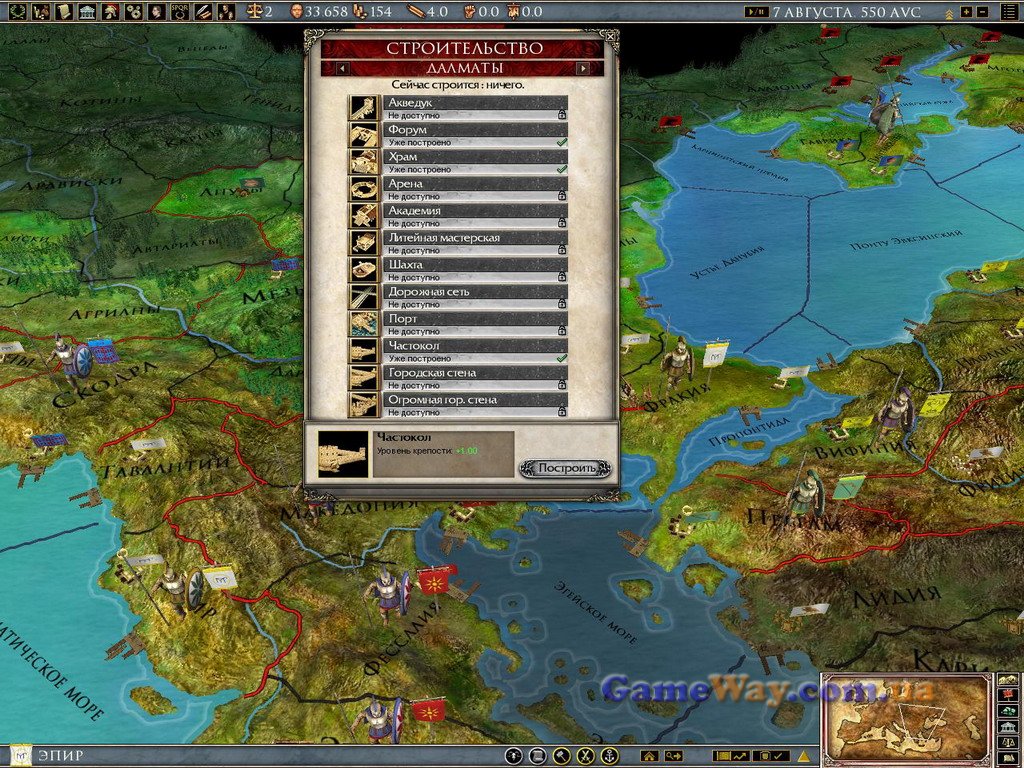Go to the previous province with left arrow
This screenshot has height=768, width=1024.
342,68
